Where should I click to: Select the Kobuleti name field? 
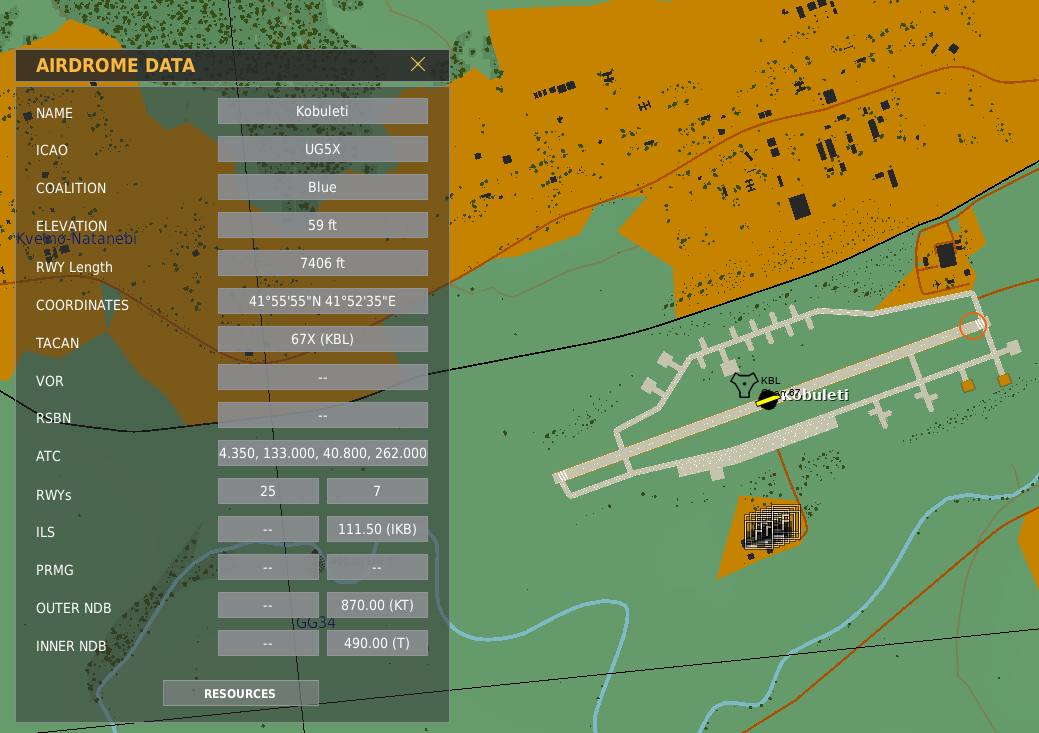(322, 111)
